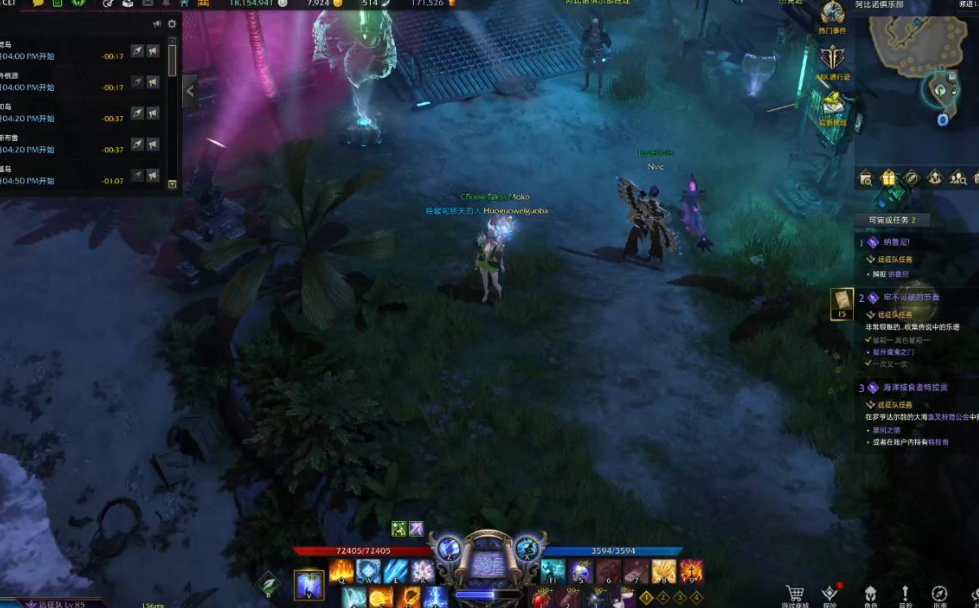
Task: Use the golden feather item in slot 8
Action: pyautogui.click(x=663, y=571)
